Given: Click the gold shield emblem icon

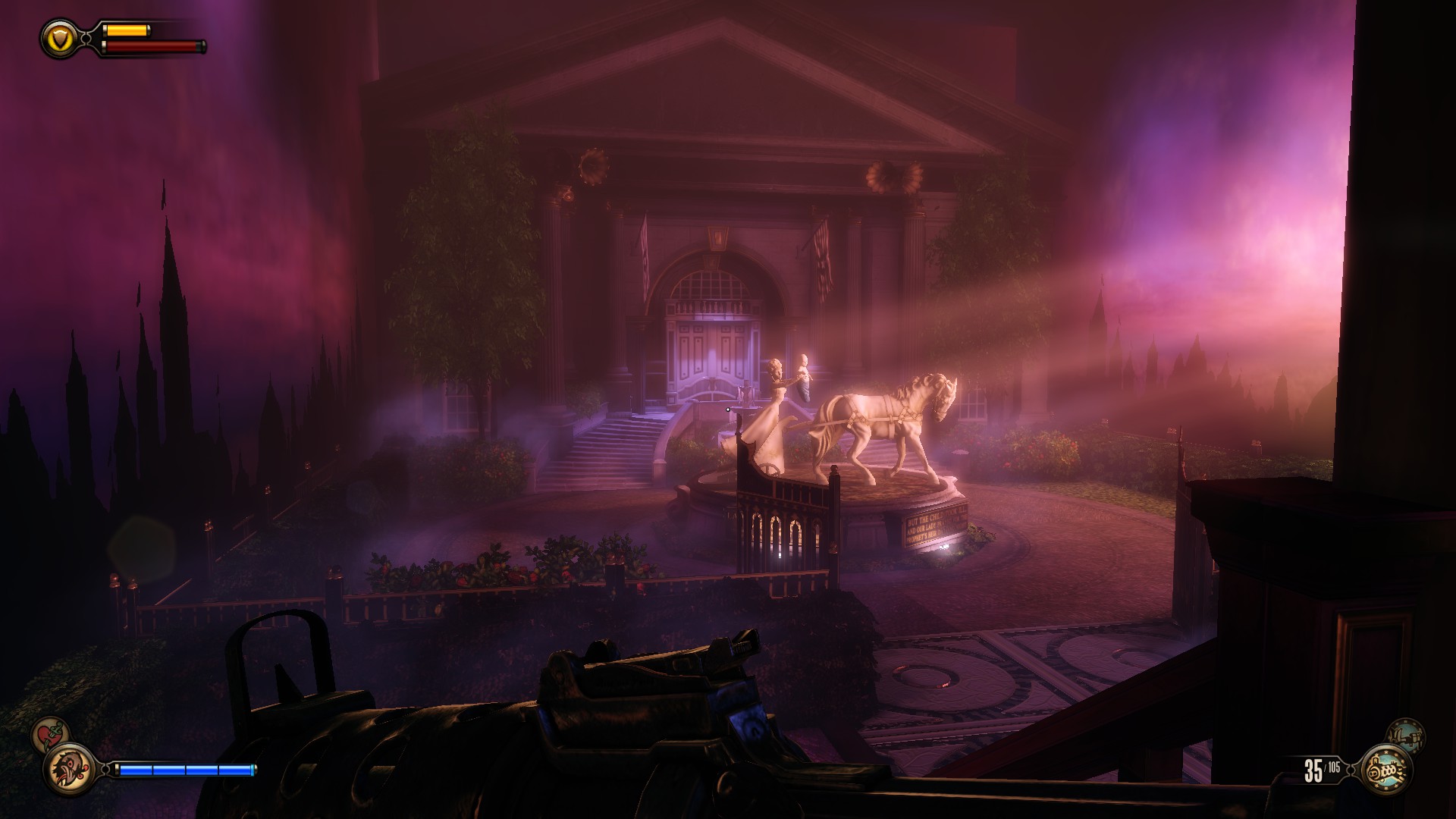Looking at the screenshot, I should 58,38.
